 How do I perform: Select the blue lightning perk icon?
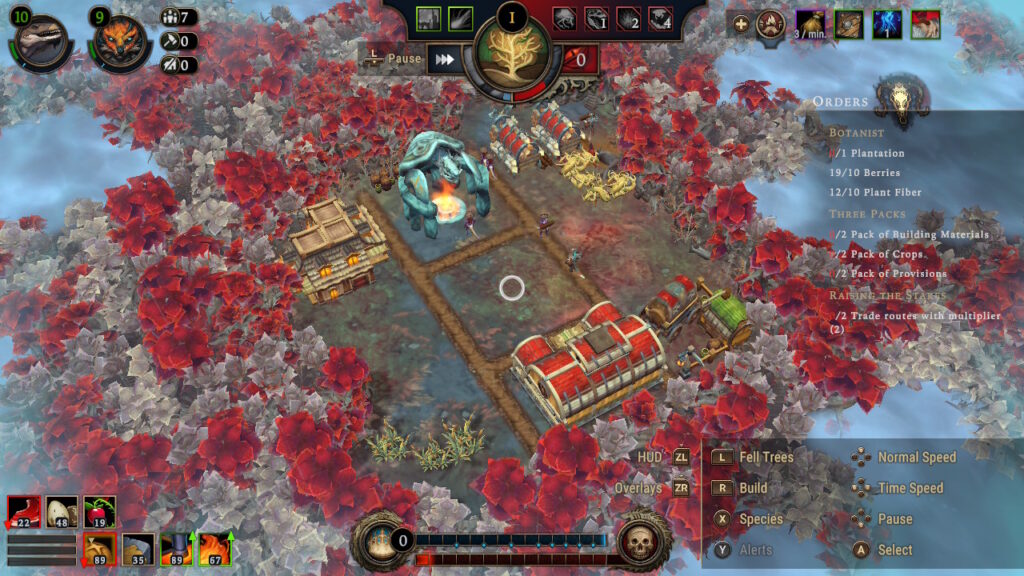click(887, 23)
